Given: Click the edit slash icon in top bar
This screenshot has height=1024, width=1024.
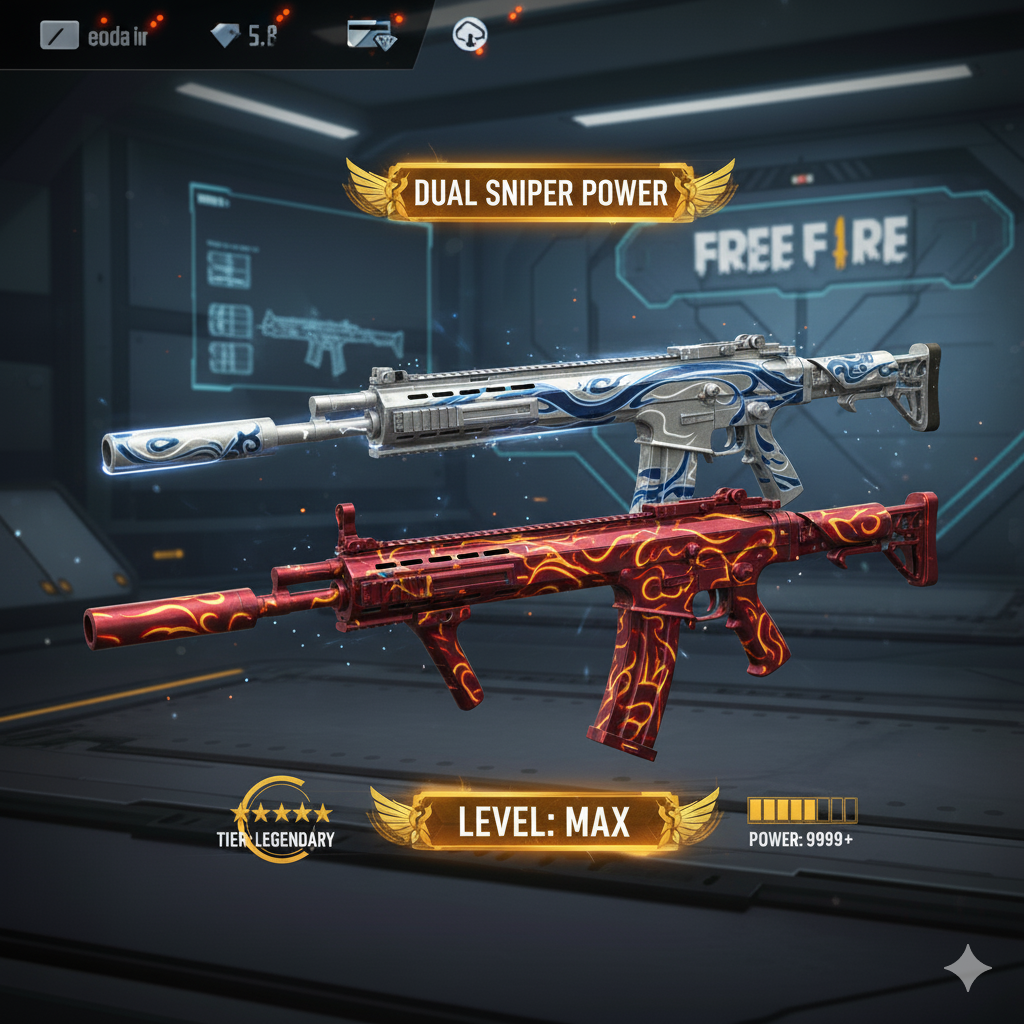Looking at the screenshot, I should pyautogui.click(x=58, y=36).
